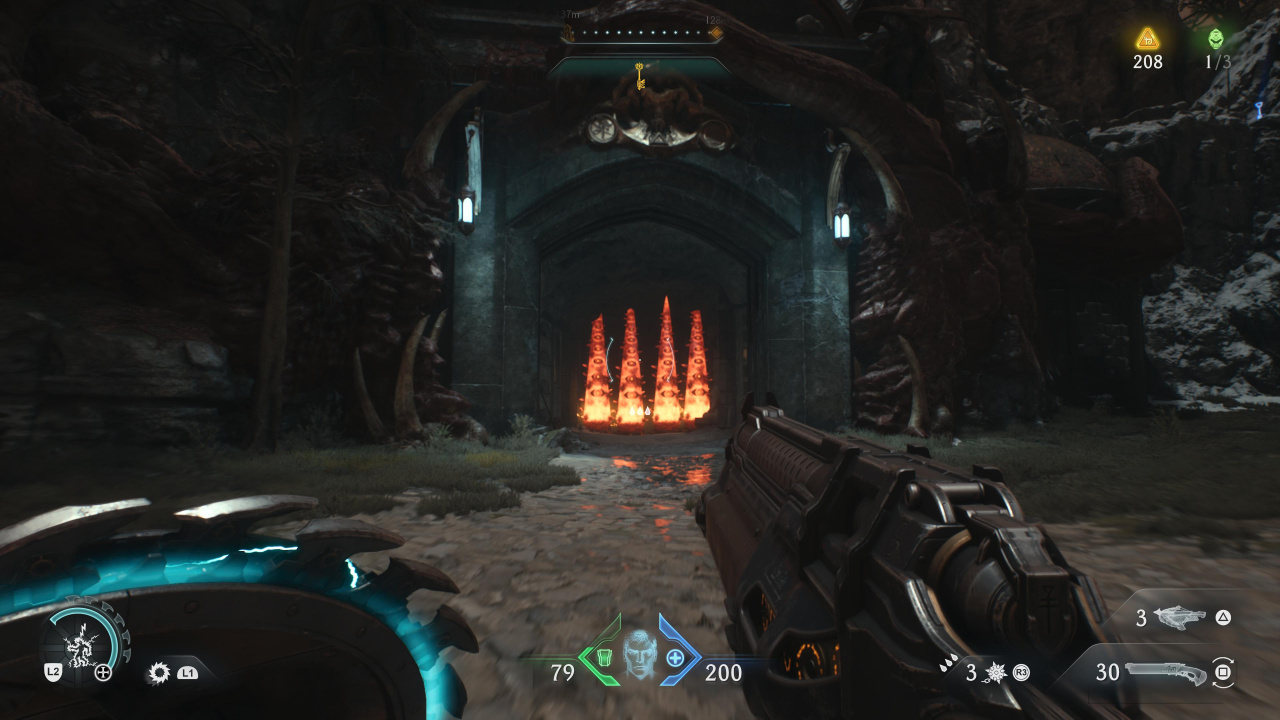Click the gold key objective marker

[639, 73]
